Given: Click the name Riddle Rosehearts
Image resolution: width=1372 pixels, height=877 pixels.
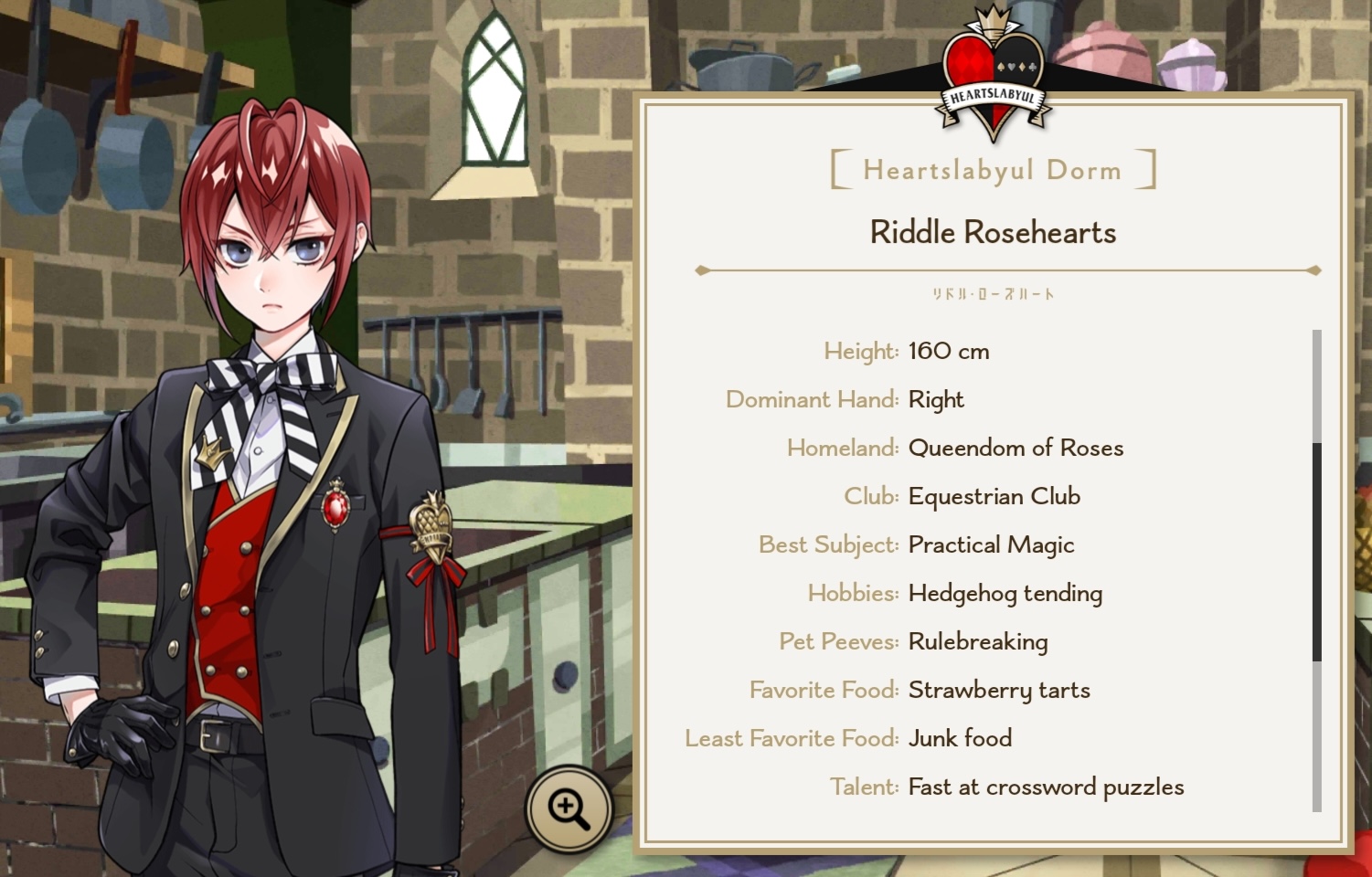Looking at the screenshot, I should click(x=993, y=232).
